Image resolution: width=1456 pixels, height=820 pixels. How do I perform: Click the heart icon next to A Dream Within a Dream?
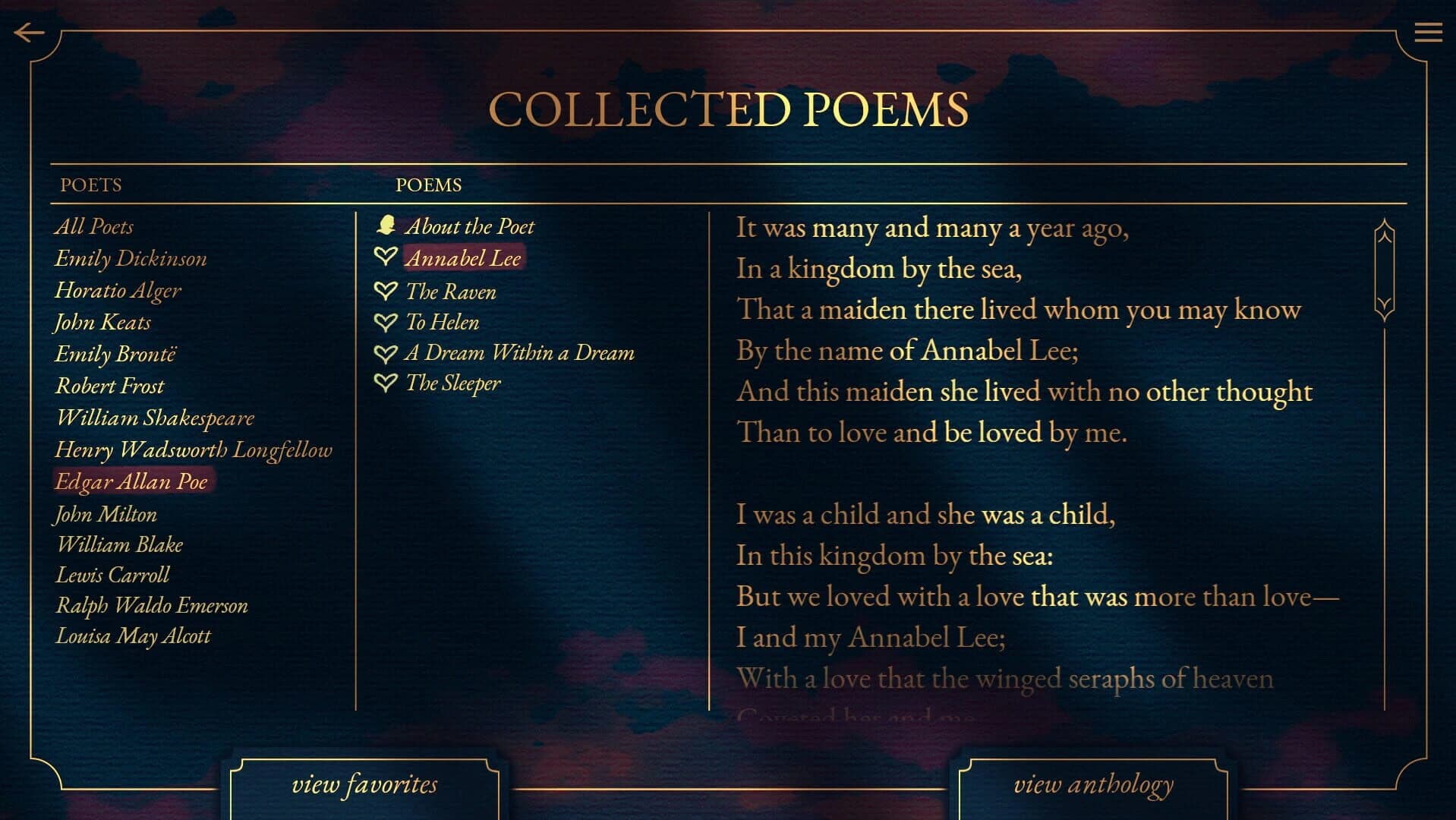[x=386, y=352]
